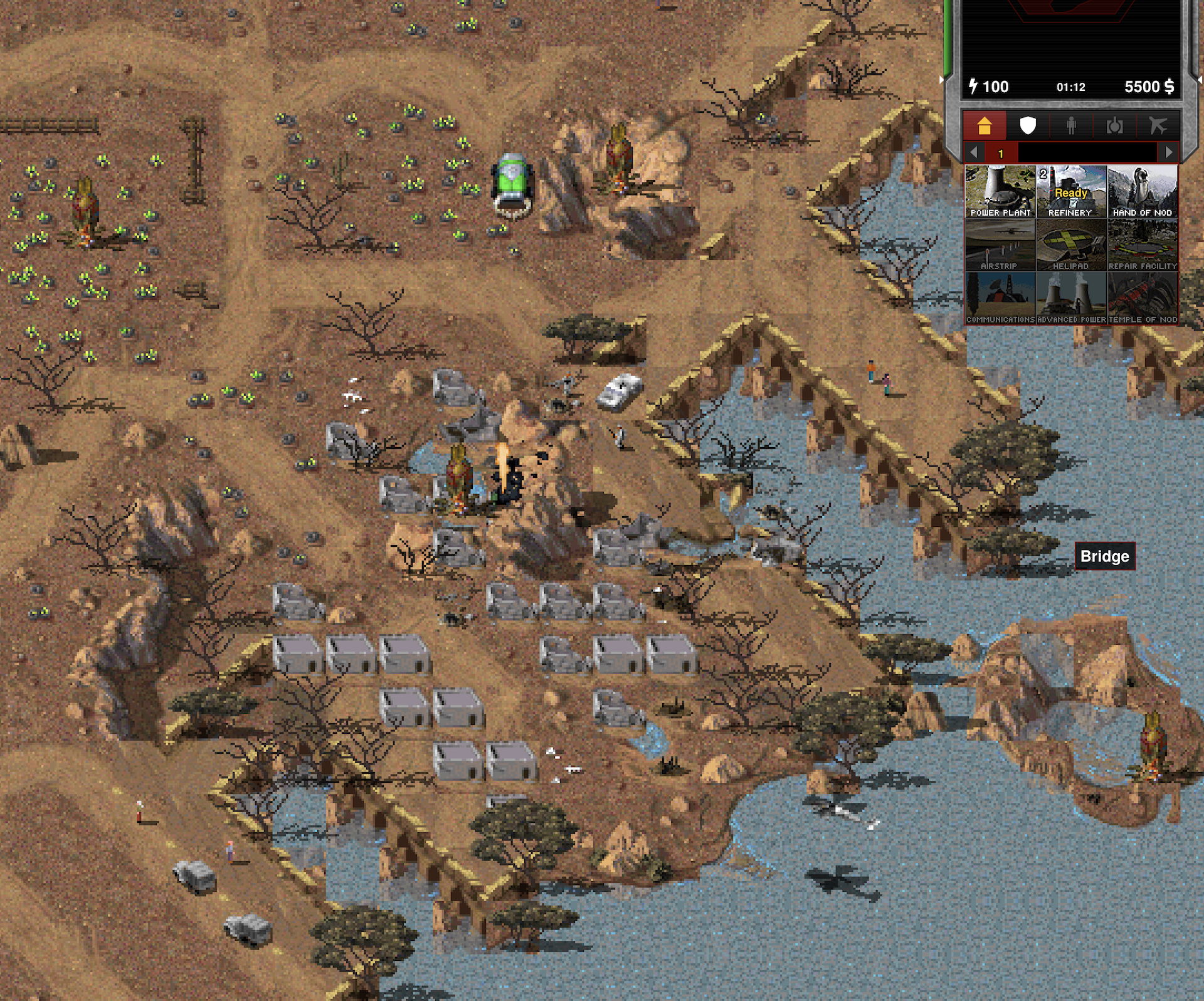Show the aircraft production tab
Image resolution: width=1204 pixels, height=1001 pixels.
1158,126
